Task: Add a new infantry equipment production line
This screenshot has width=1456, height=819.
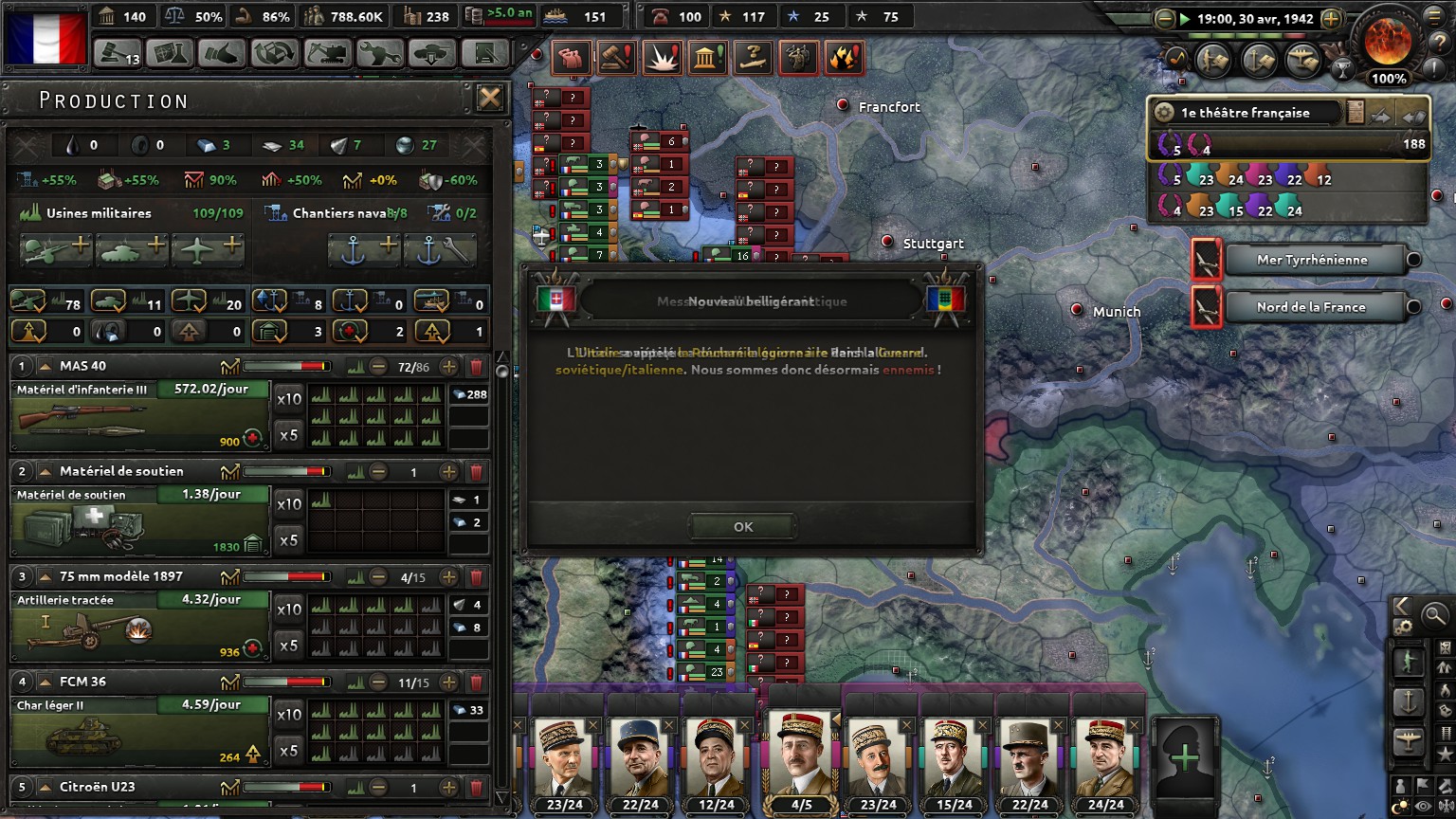Action: tap(56, 250)
